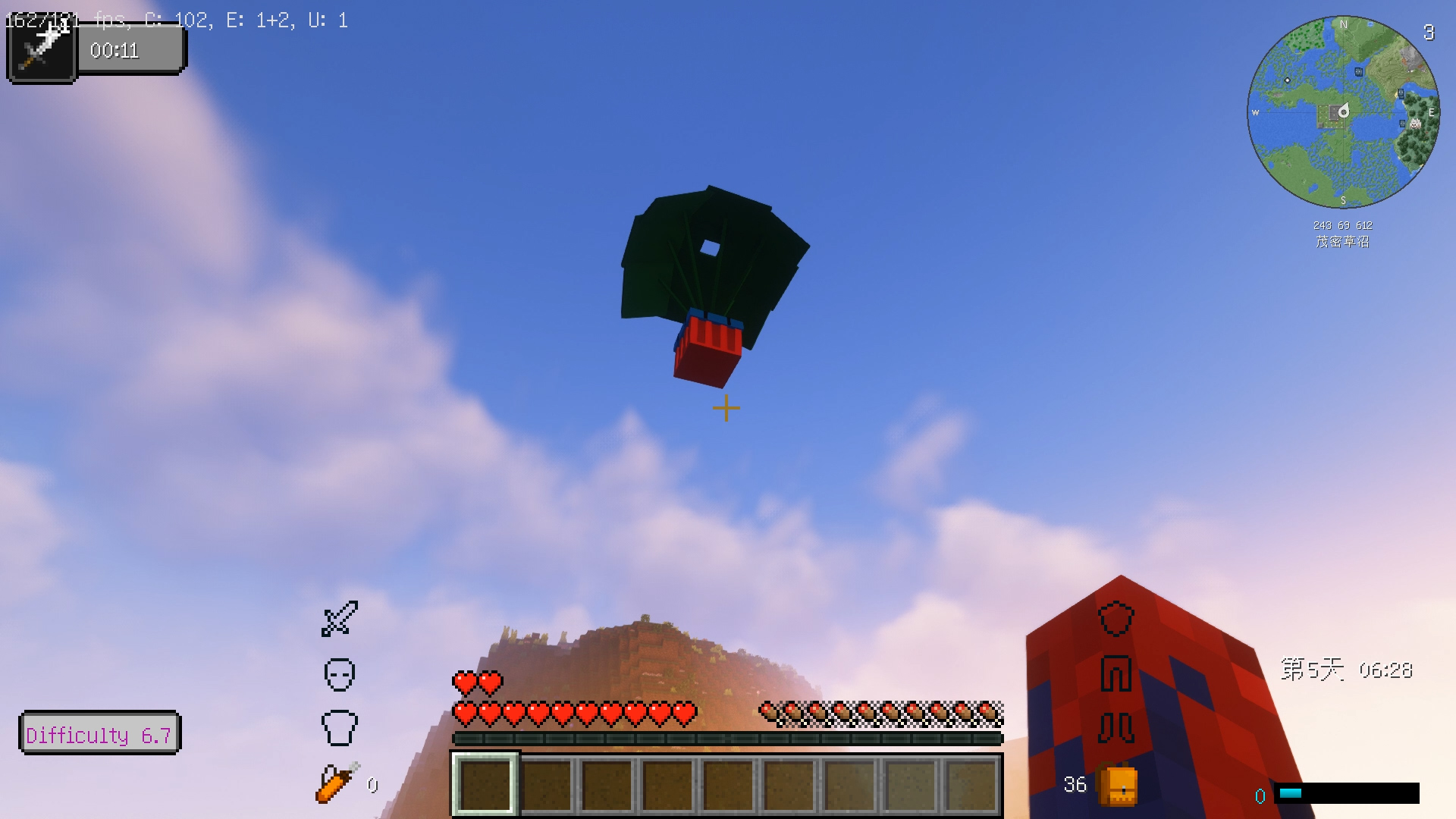Click the first drumstick hunger icon

(x=769, y=711)
